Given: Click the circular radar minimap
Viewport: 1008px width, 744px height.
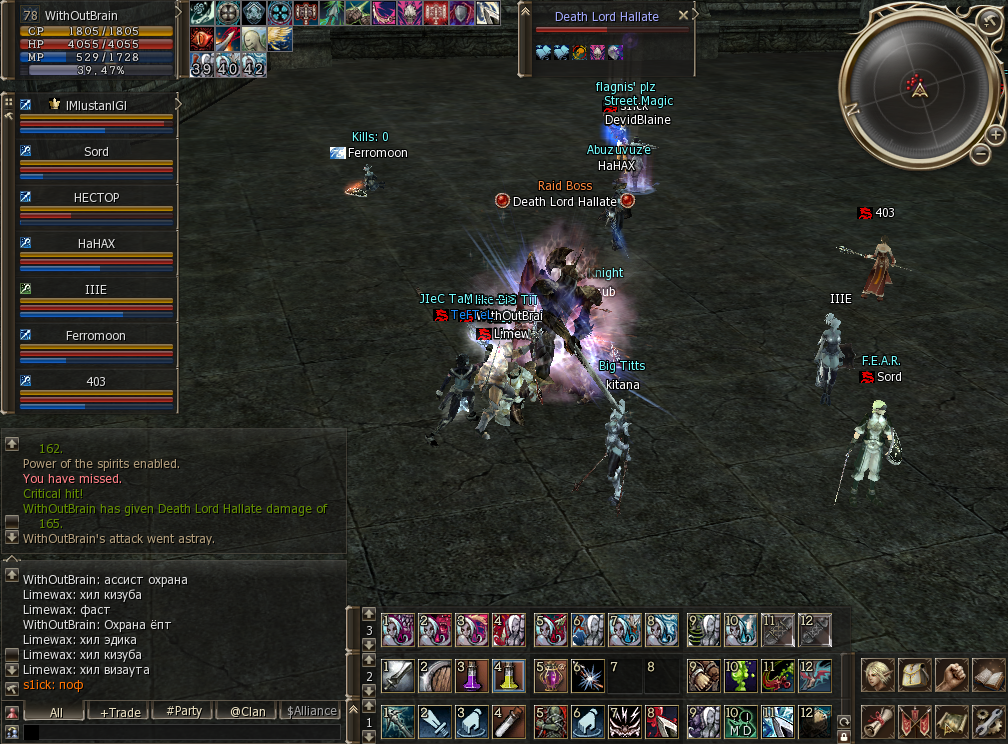Looking at the screenshot, I should [917, 88].
